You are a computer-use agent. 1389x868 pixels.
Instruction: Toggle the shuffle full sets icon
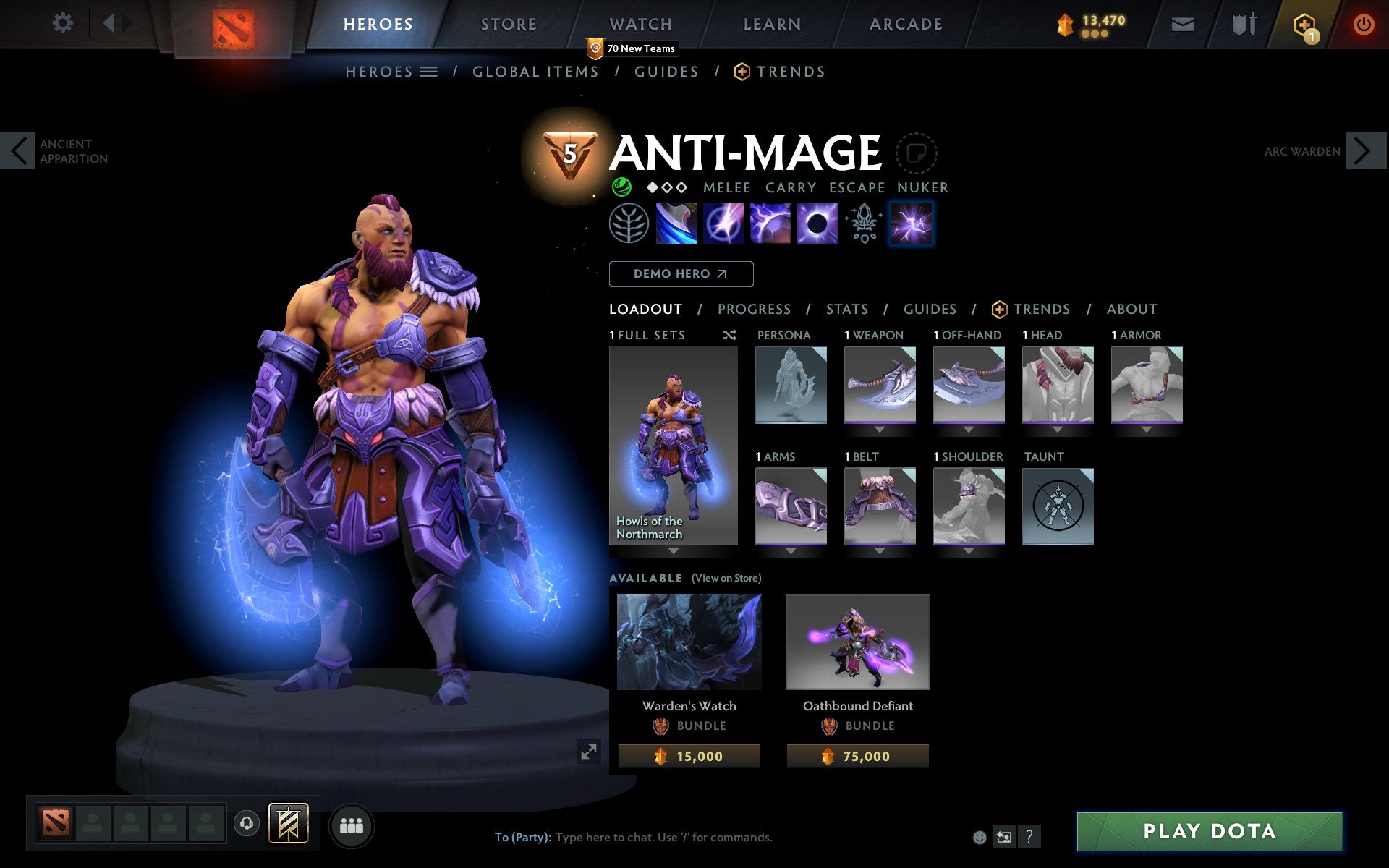[x=729, y=336]
